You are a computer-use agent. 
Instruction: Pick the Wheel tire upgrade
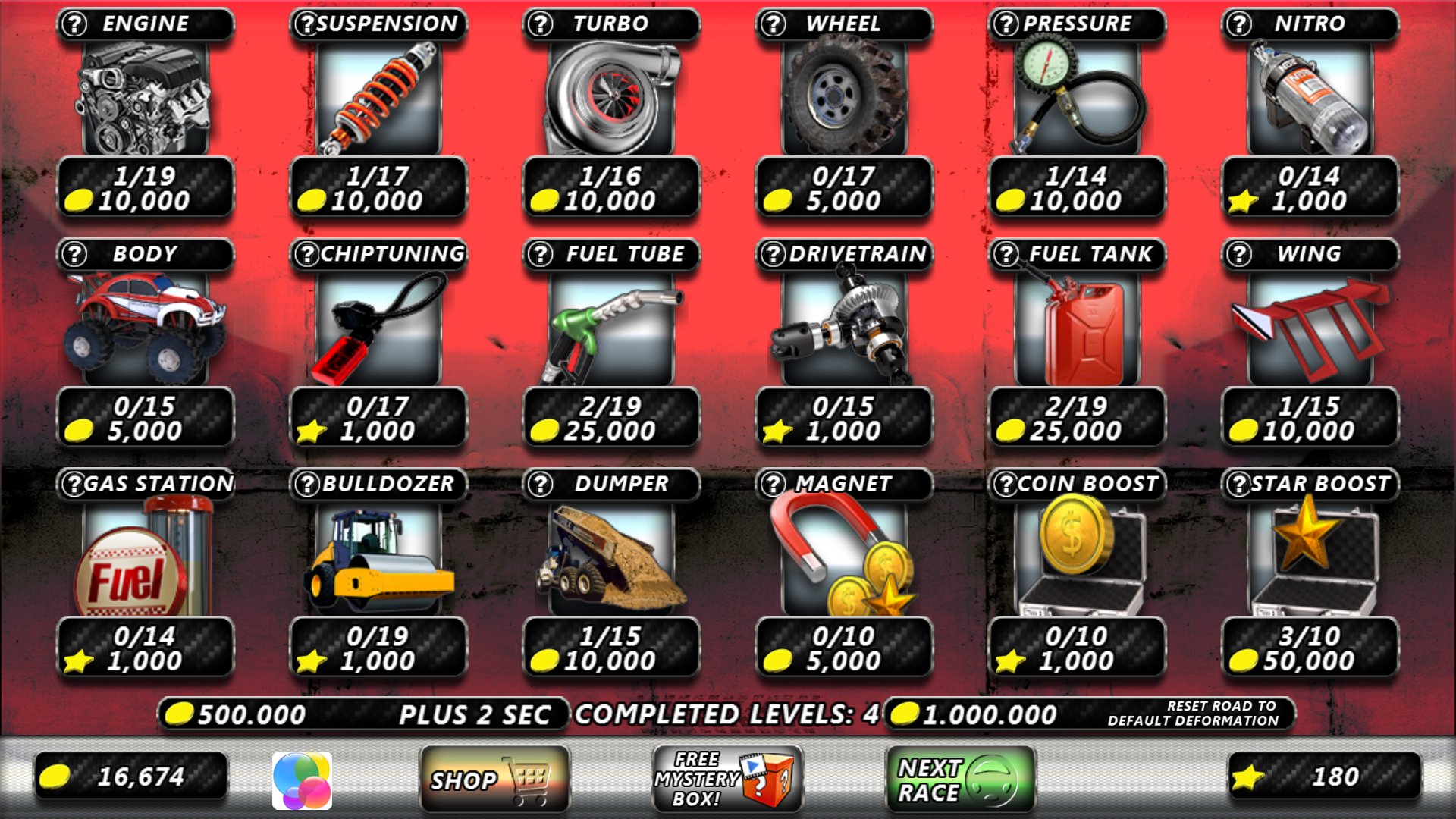coord(844,99)
